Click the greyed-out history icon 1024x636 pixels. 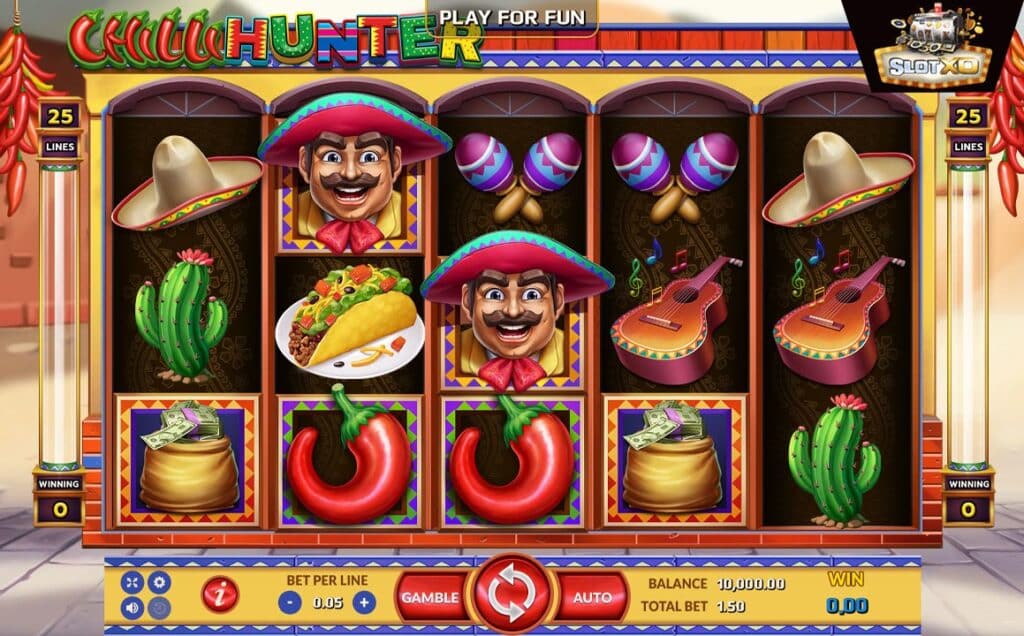coord(158,607)
